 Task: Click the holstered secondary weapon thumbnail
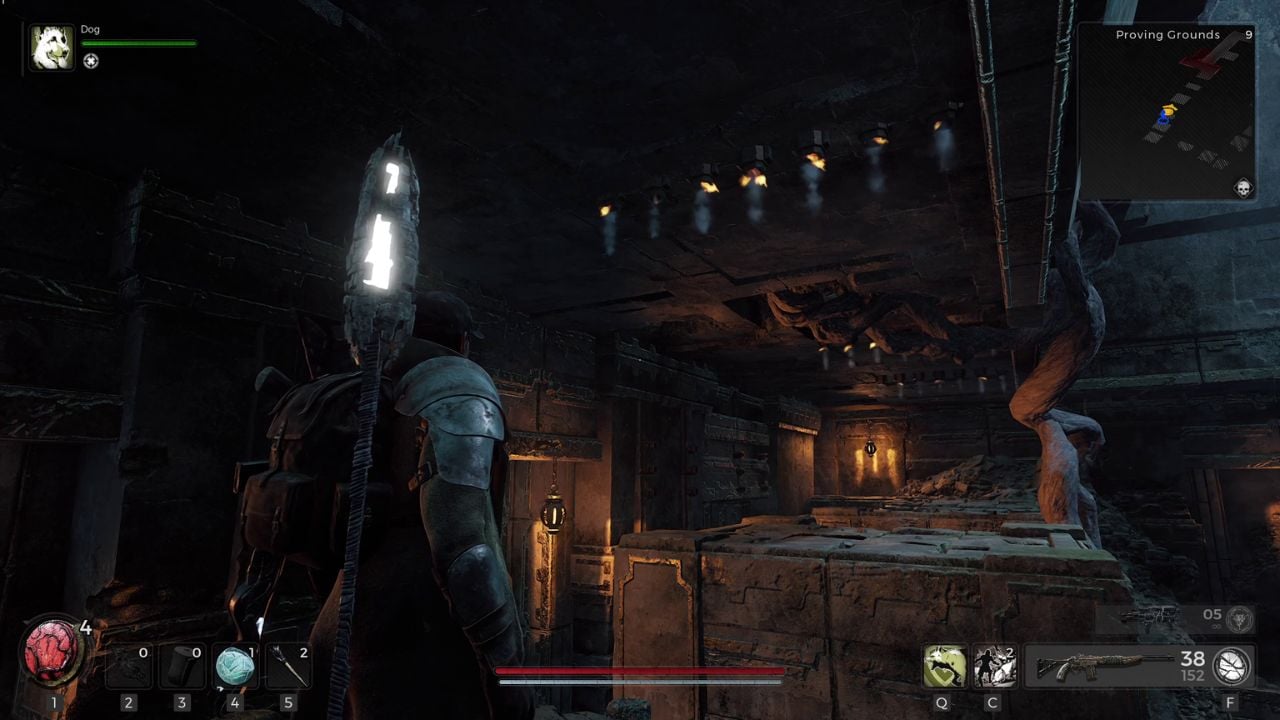tap(1150, 613)
